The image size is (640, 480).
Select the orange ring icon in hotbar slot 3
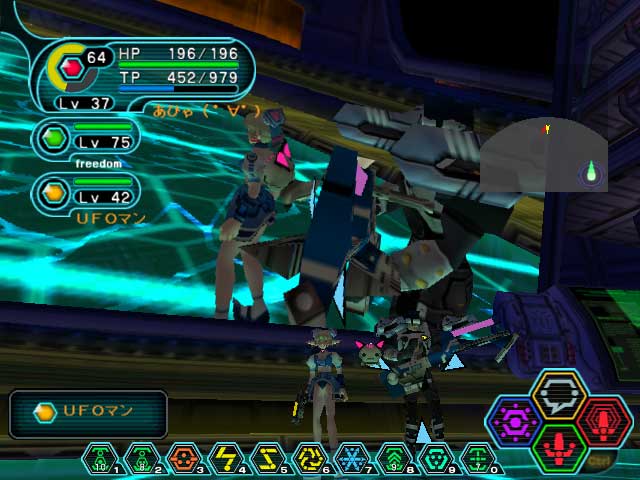pyautogui.click(x=185, y=459)
